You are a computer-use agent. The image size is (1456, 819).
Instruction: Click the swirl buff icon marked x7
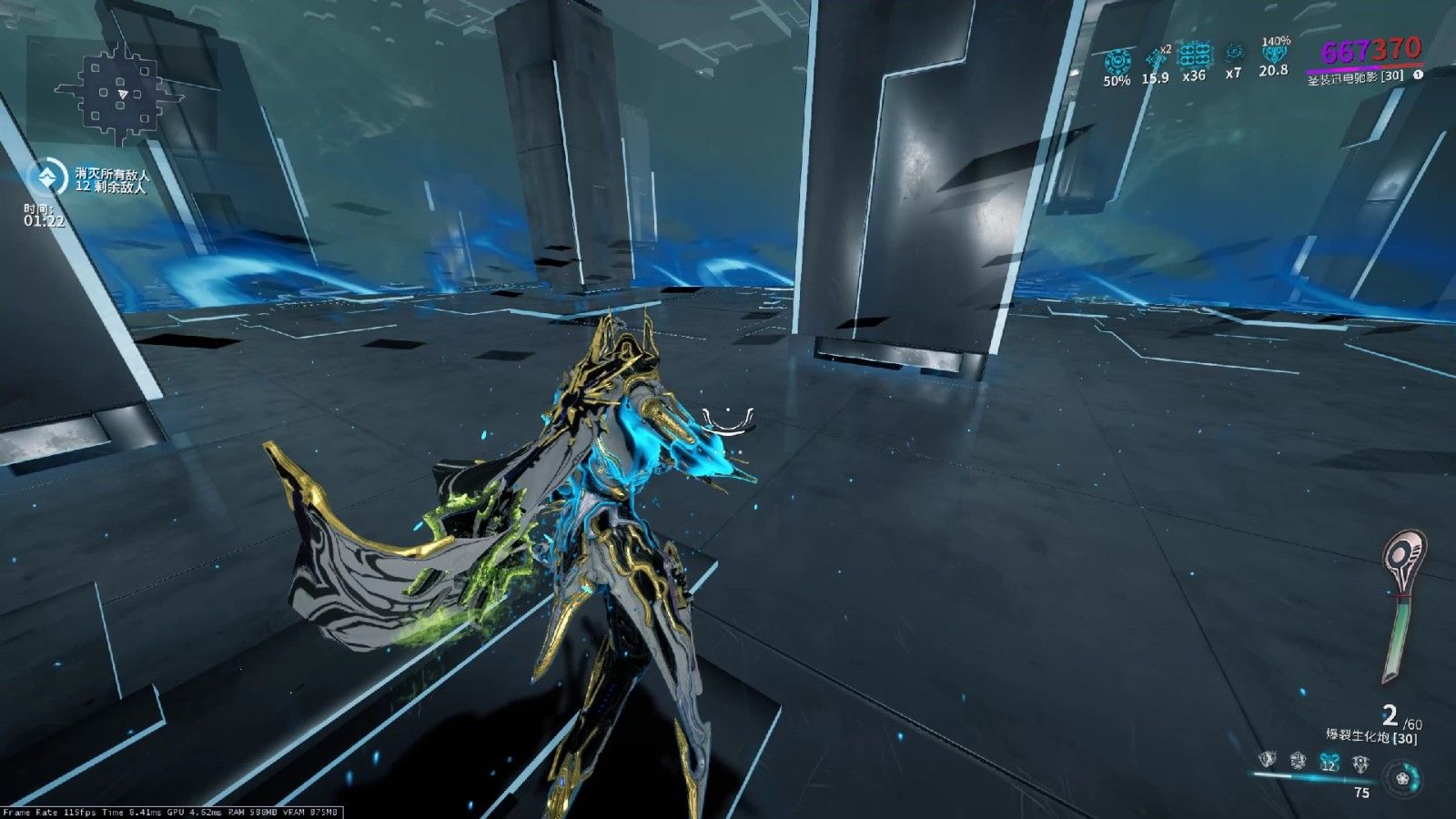pos(1234,54)
